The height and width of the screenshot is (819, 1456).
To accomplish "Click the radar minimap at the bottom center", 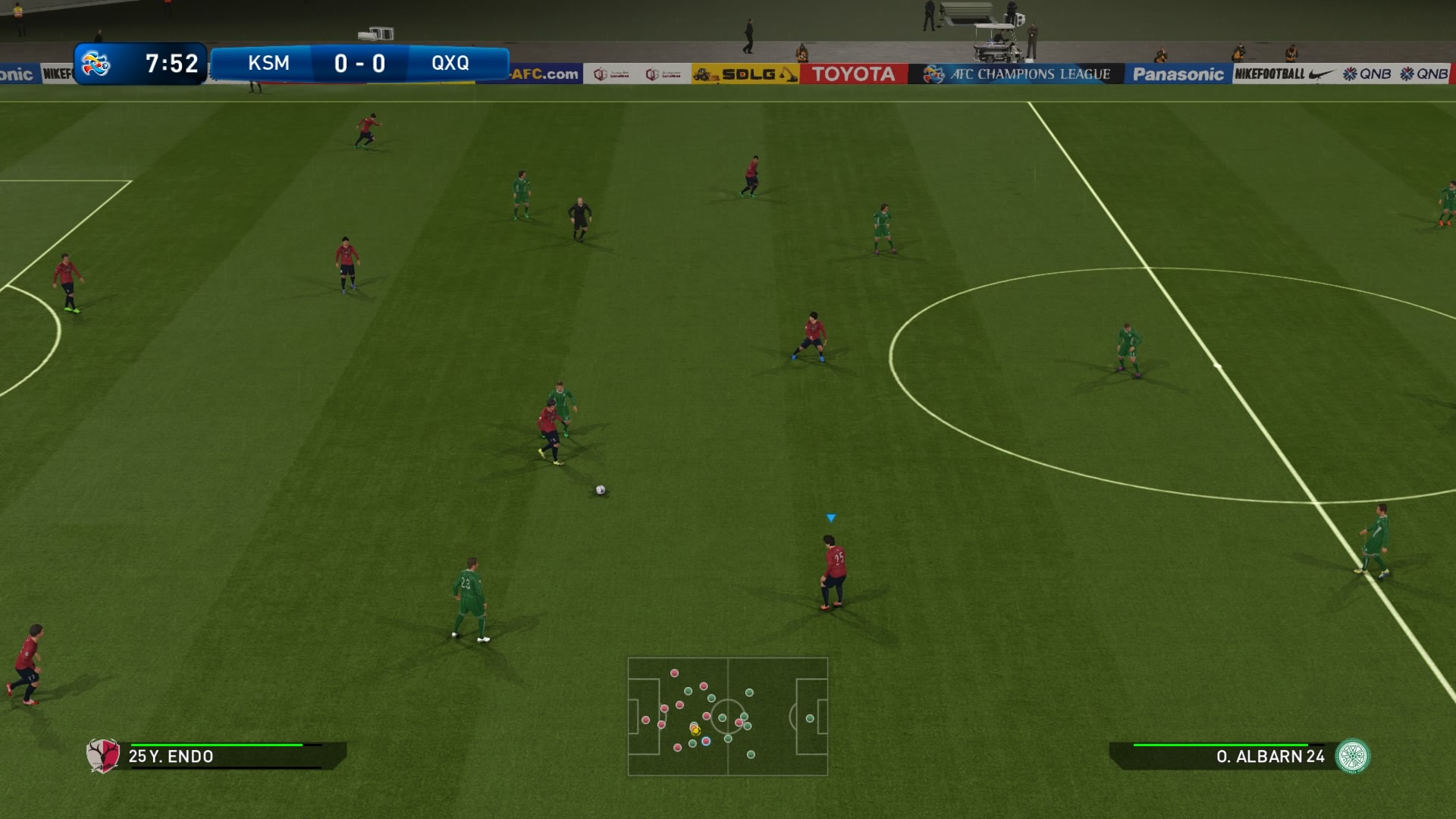I will (728, 717).
